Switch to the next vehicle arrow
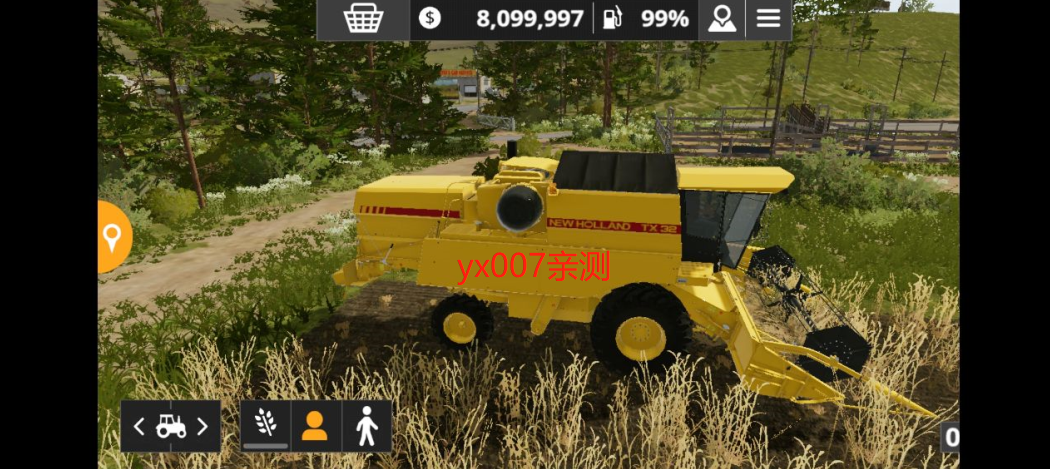This screenshot has height=469, width=1050. click(x=202, y=427)
